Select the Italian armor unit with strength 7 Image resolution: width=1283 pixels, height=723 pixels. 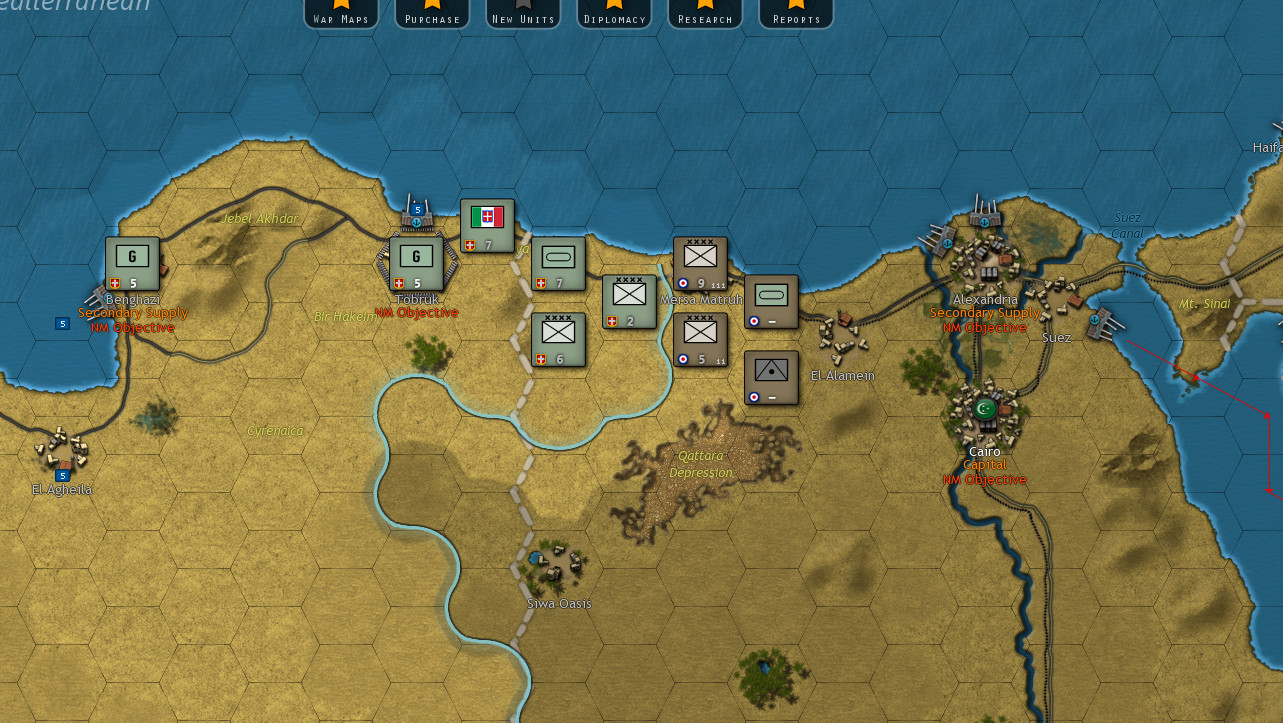point(558,265)
